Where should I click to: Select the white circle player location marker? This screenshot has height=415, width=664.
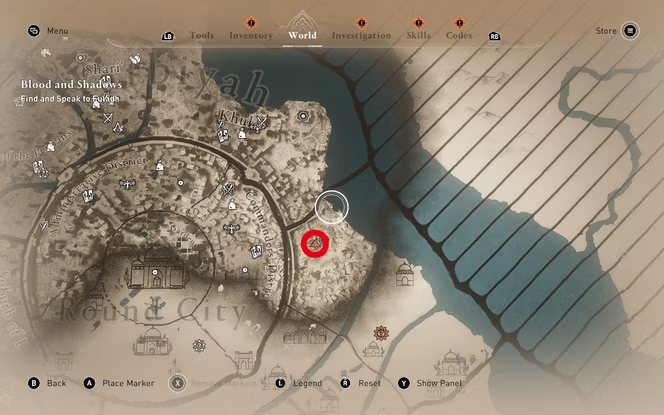(x=331, y=207)
